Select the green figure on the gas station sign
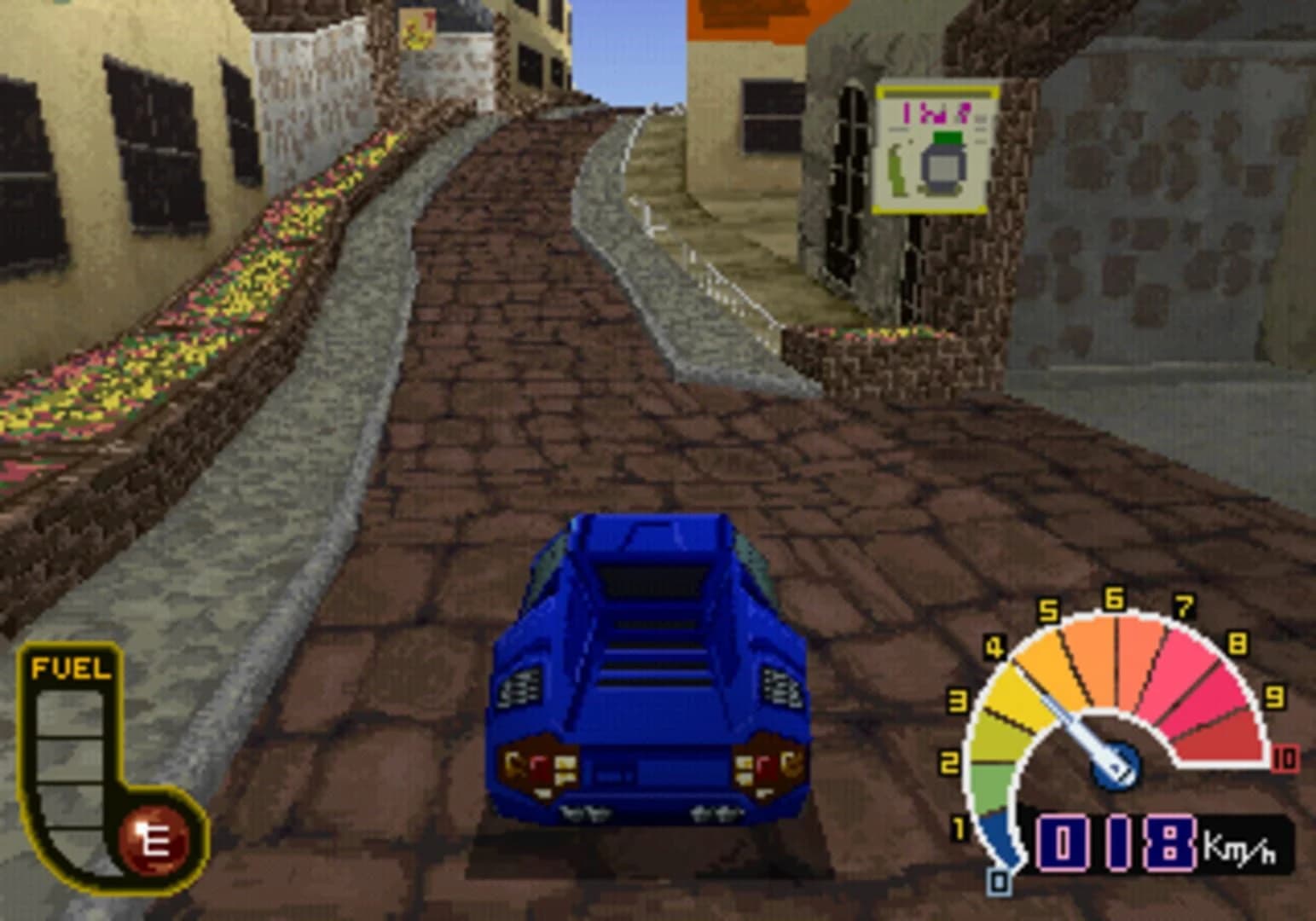The image size is (1316, 921). (x=896, y=171)
